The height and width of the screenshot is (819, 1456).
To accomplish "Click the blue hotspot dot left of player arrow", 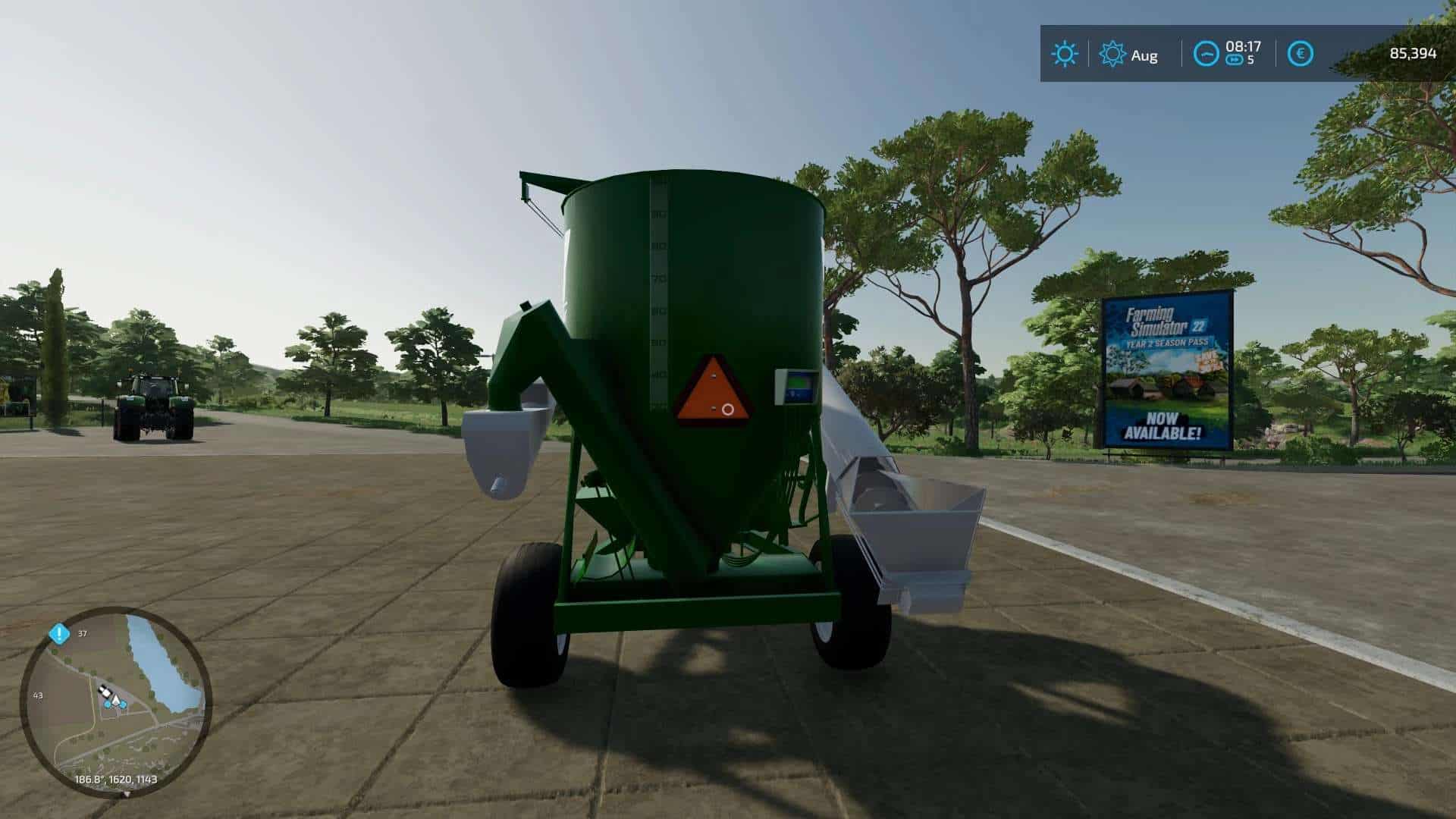I will (x=108, y=704).
